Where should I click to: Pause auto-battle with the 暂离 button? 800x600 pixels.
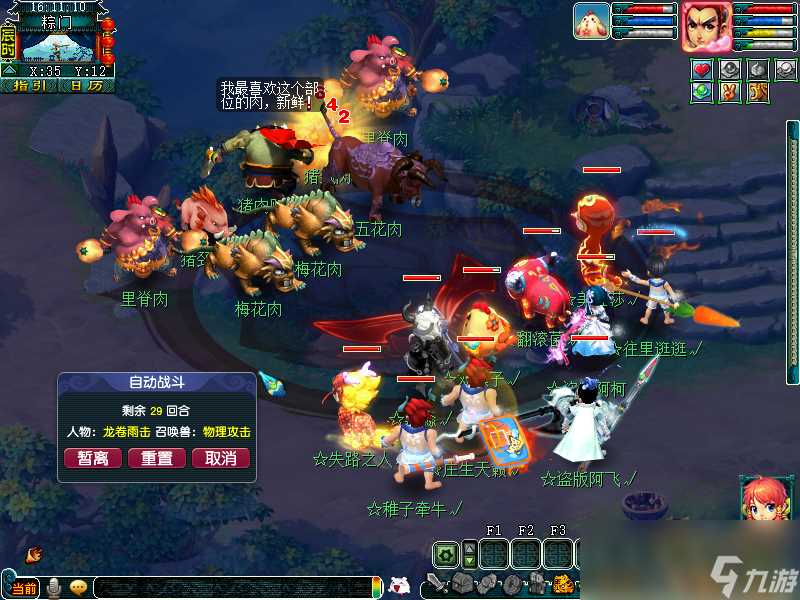[x=93, y=458]
